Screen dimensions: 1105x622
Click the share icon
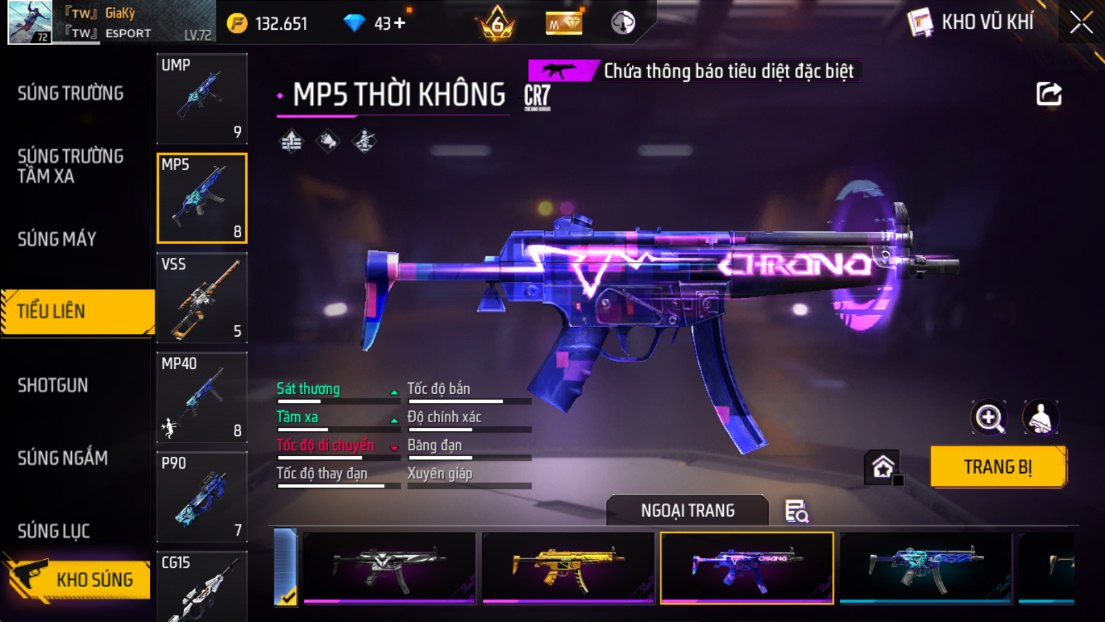pos(1049,94)
